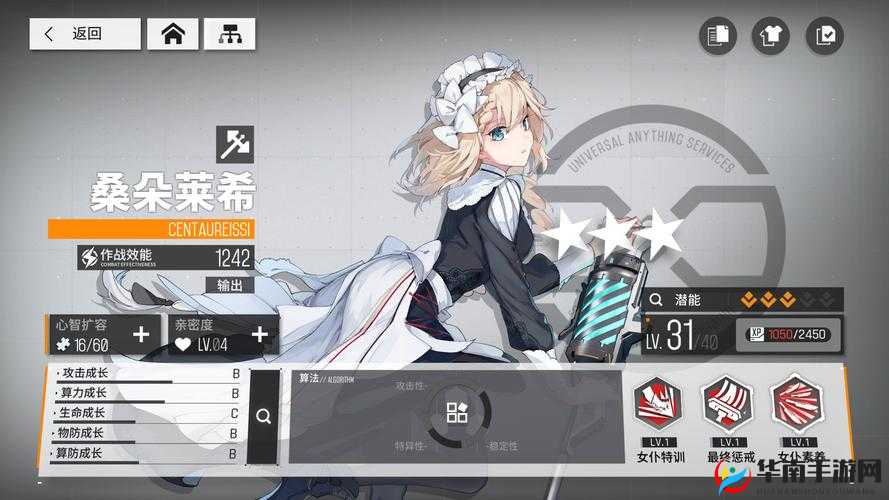Select the 女仆特训 skill icon

pos(661,405)
